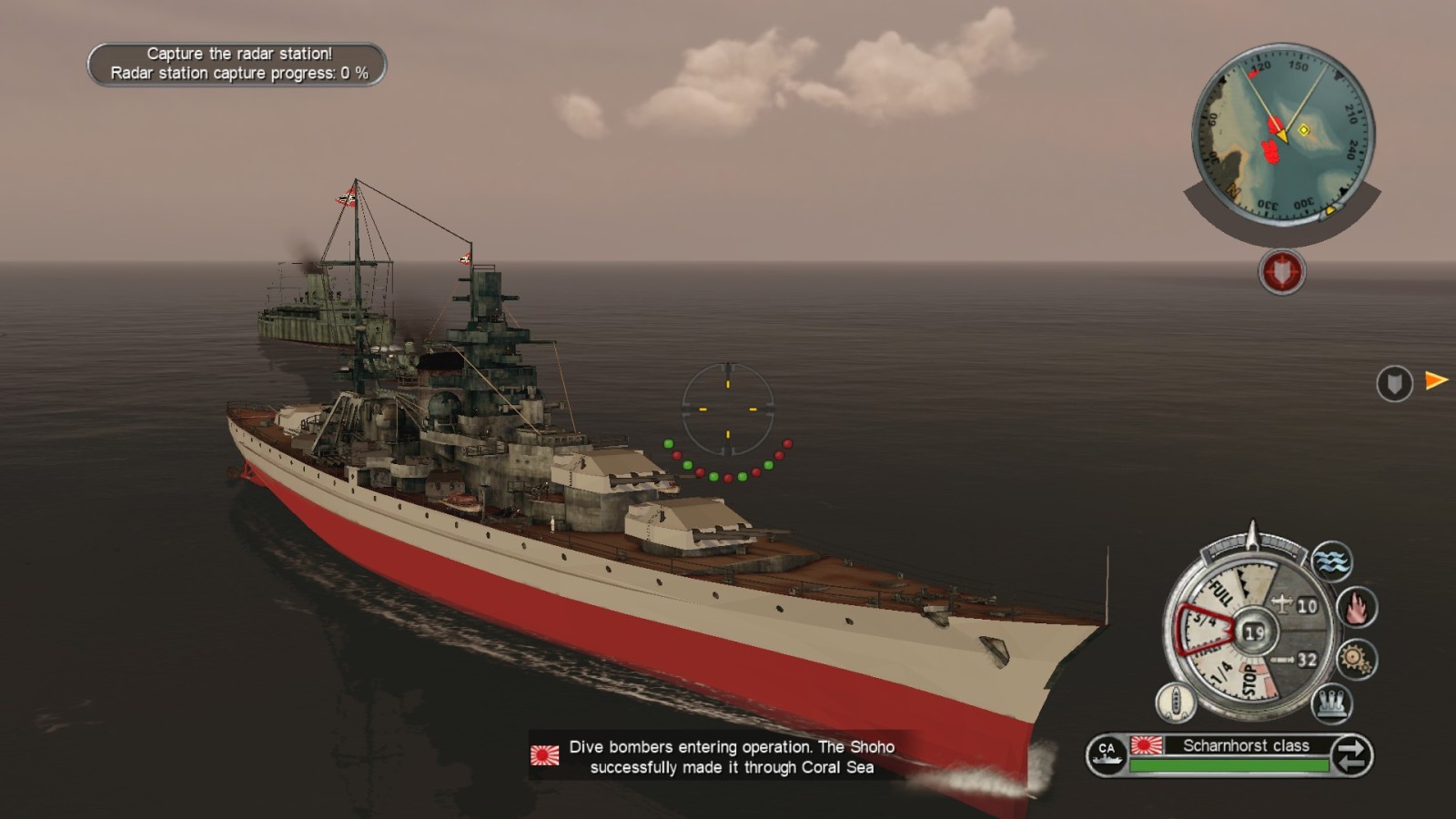
Task: Activate the water pump repair icon
Action: 1331,560
